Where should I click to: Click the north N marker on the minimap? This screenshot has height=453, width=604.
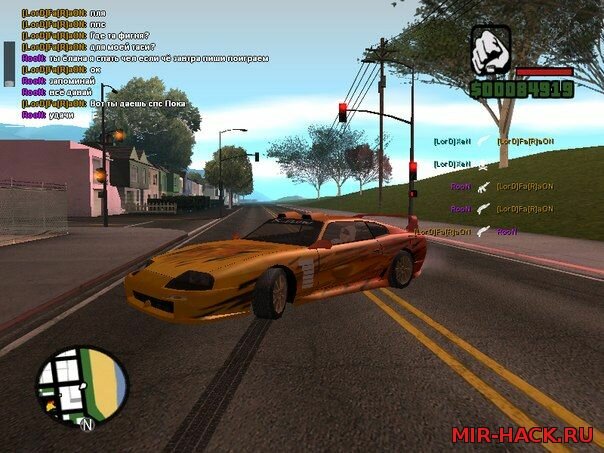pos(87,425)
